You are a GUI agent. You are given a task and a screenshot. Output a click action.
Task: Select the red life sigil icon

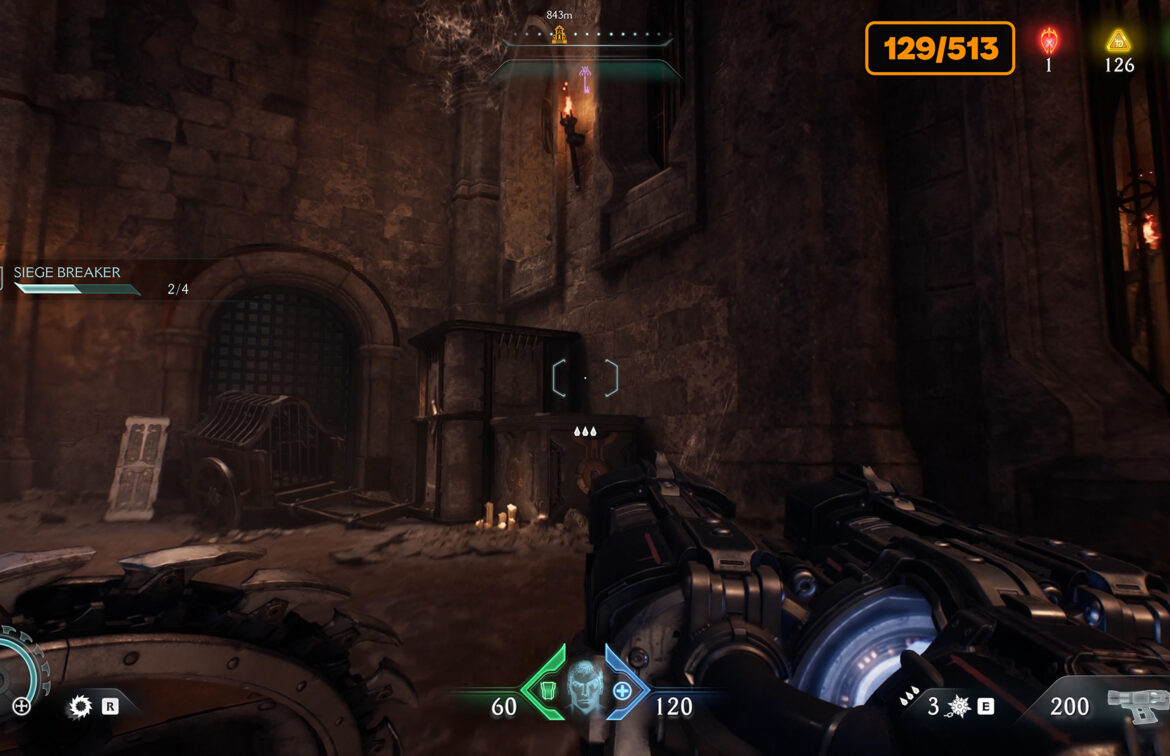click(1048, 41)
